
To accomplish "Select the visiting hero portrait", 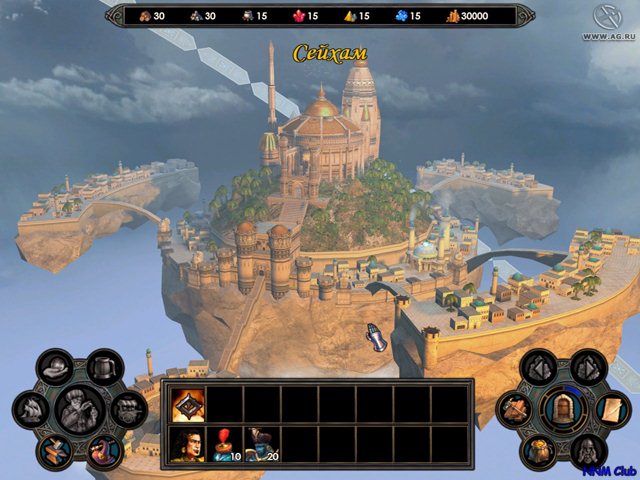I will point(187,443).
